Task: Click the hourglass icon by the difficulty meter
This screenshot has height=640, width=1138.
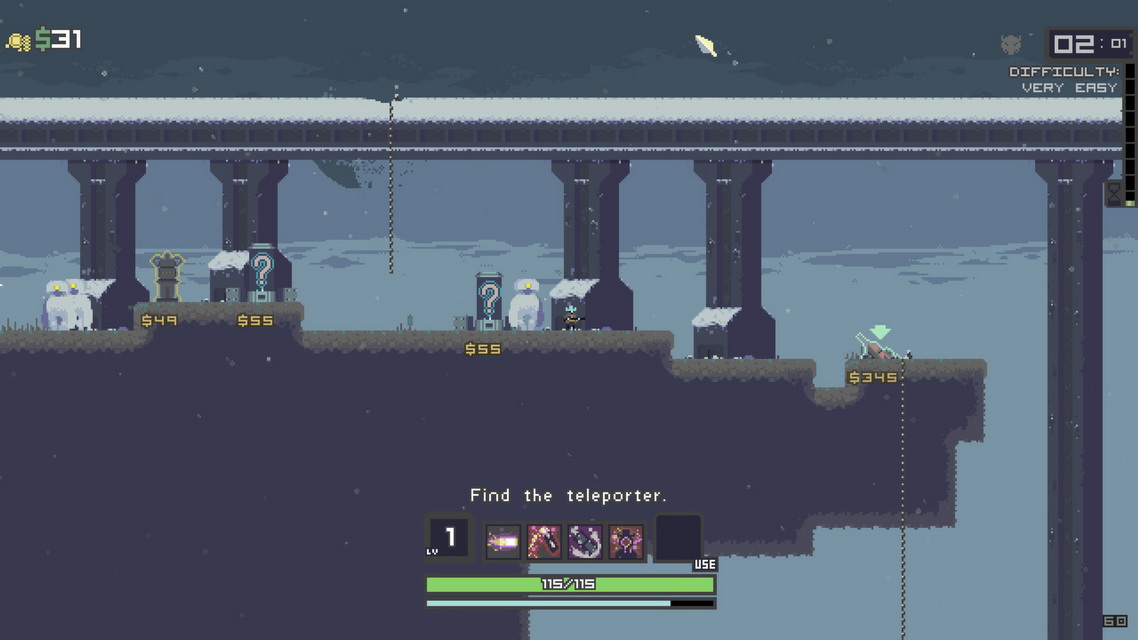Action: [1113, 192]
